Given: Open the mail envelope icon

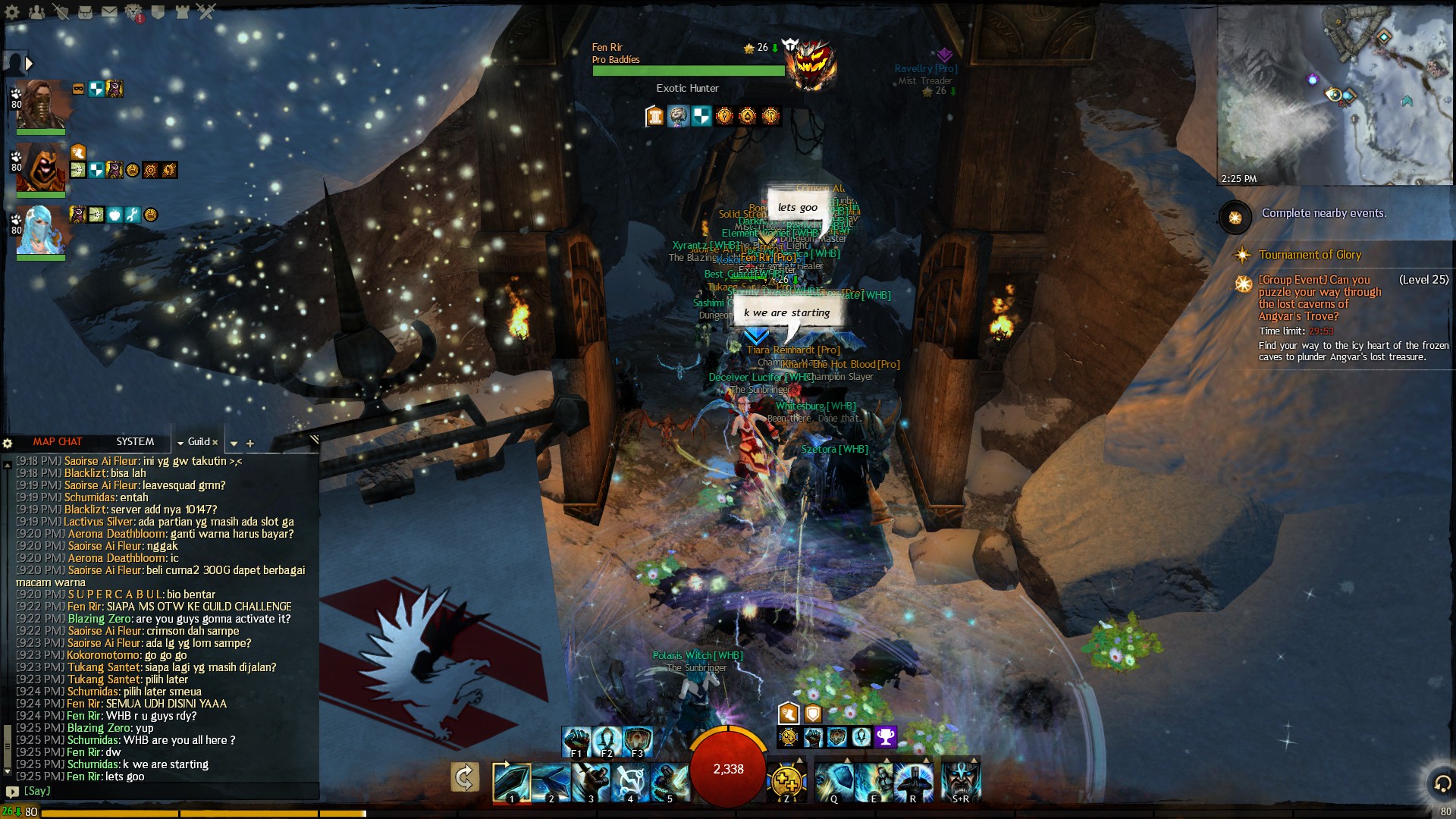Looking at the screenshot, I should point(109,13).
